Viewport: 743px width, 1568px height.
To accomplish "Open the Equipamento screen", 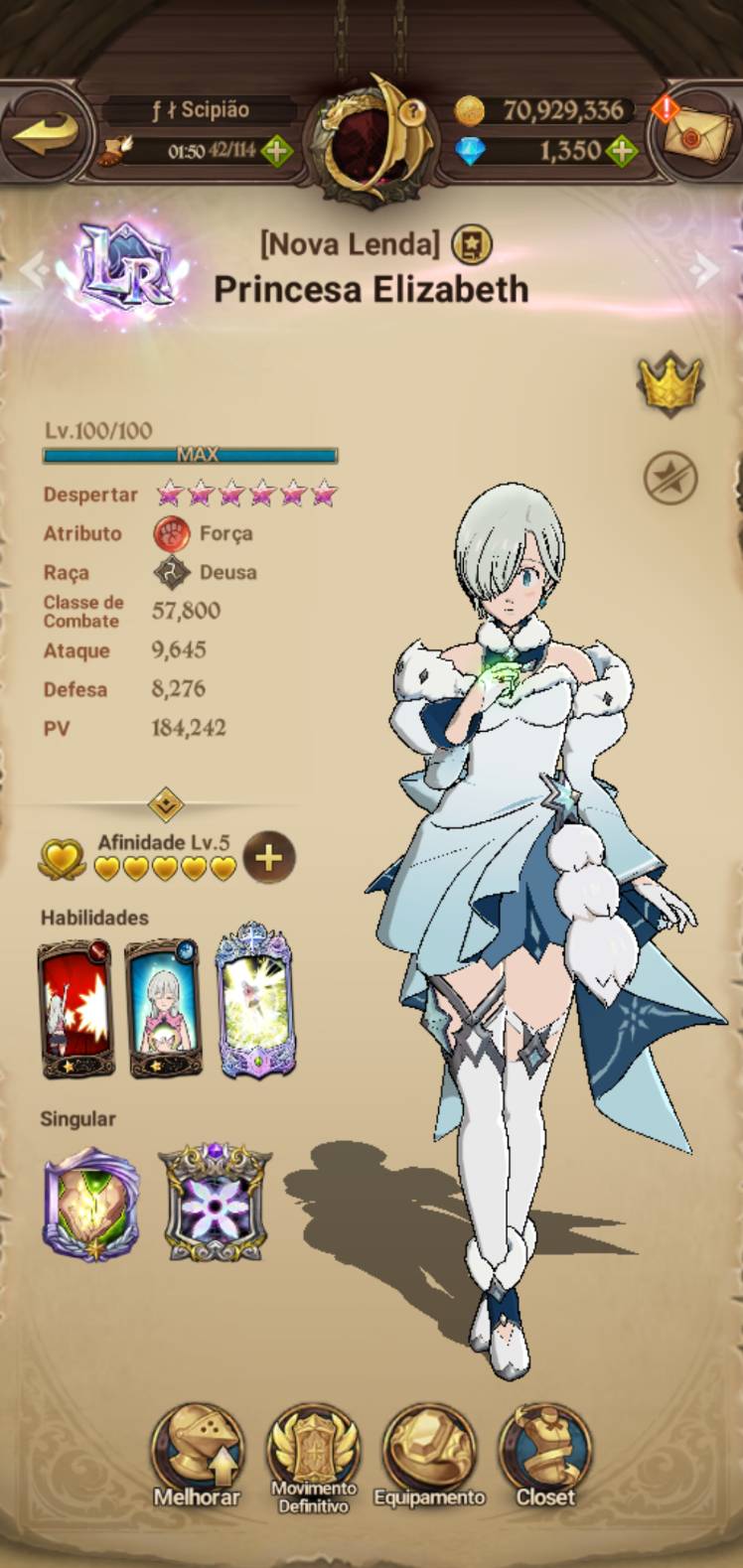I will [429, 1457].
